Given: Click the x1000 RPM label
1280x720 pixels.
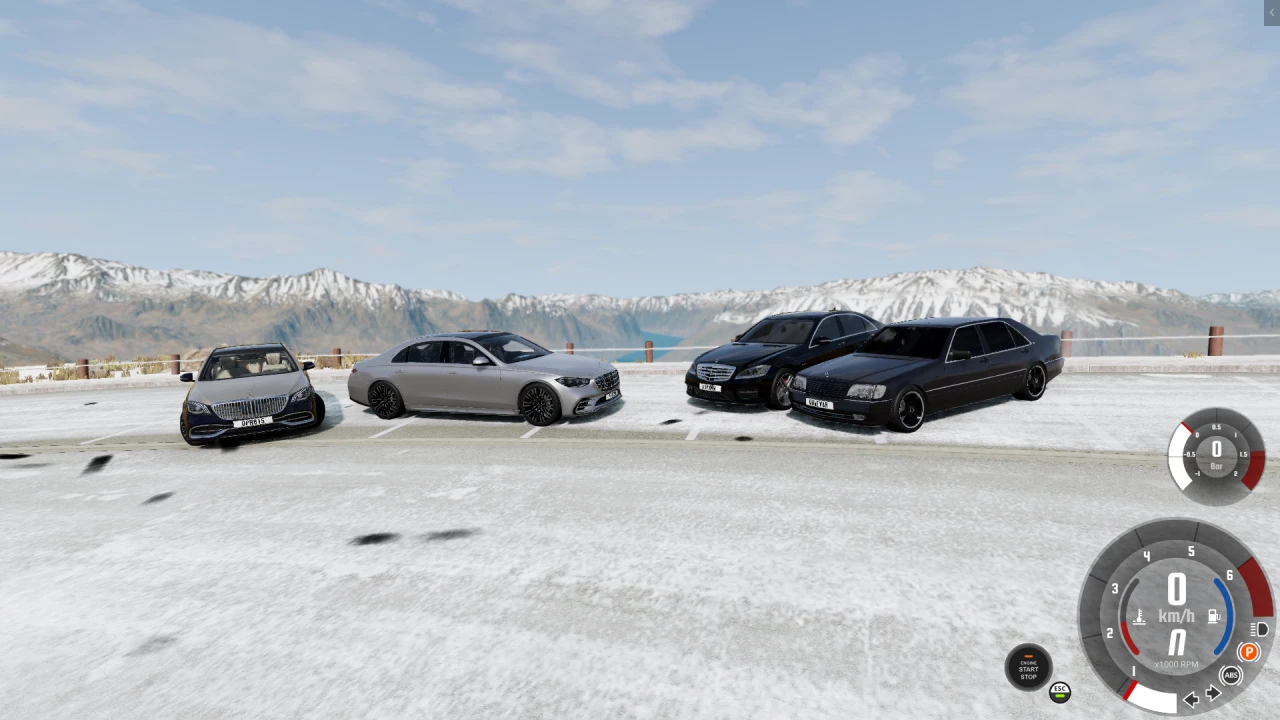Looking at the screenshot, I should [1176, 662].
